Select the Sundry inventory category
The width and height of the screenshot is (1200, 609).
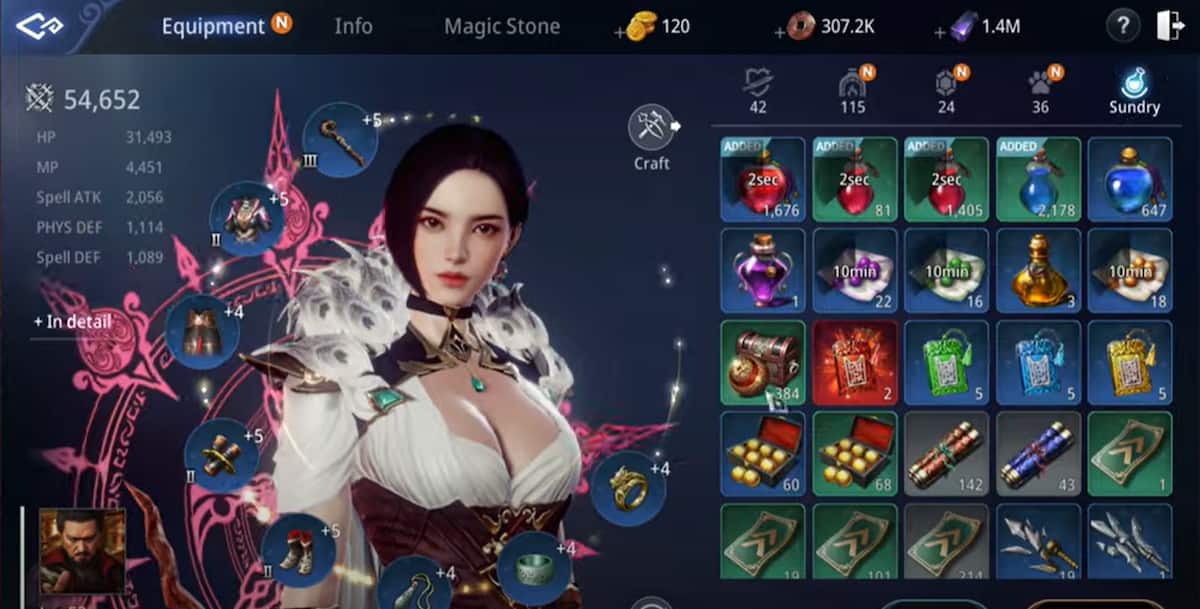1133,90
